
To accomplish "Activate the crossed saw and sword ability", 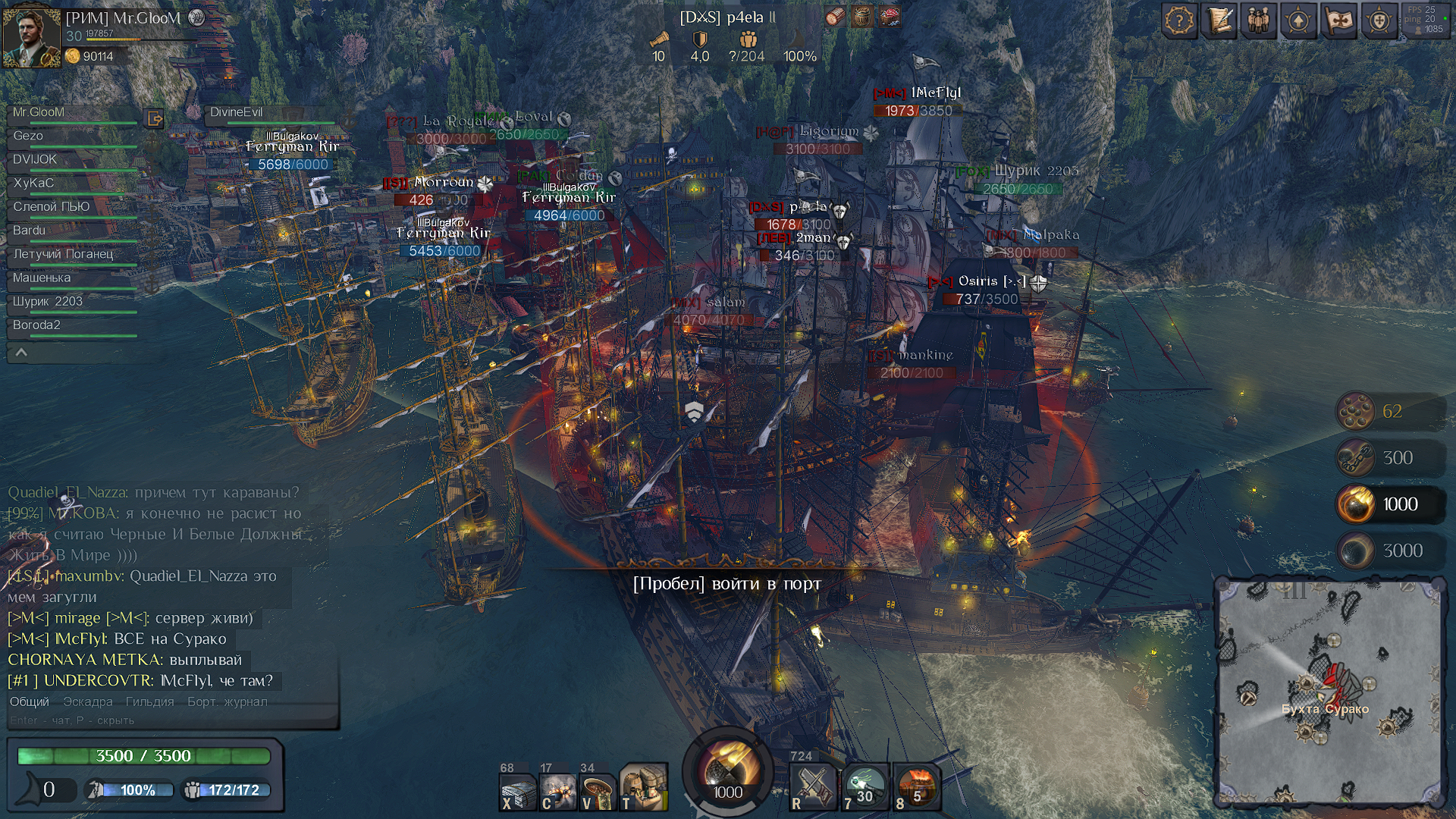I will coord(813,787).
